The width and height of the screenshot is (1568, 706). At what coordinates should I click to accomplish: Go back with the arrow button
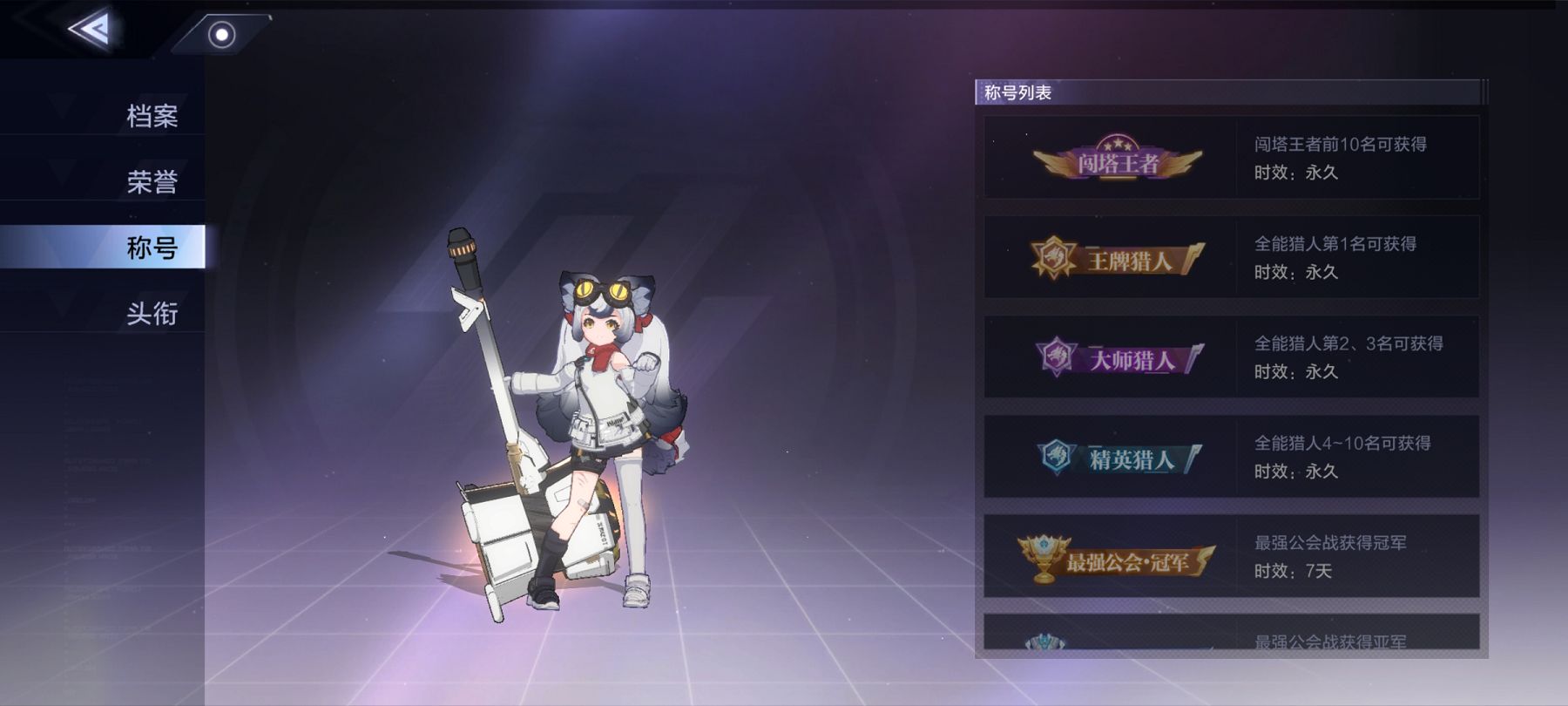[x=91, y=30]
